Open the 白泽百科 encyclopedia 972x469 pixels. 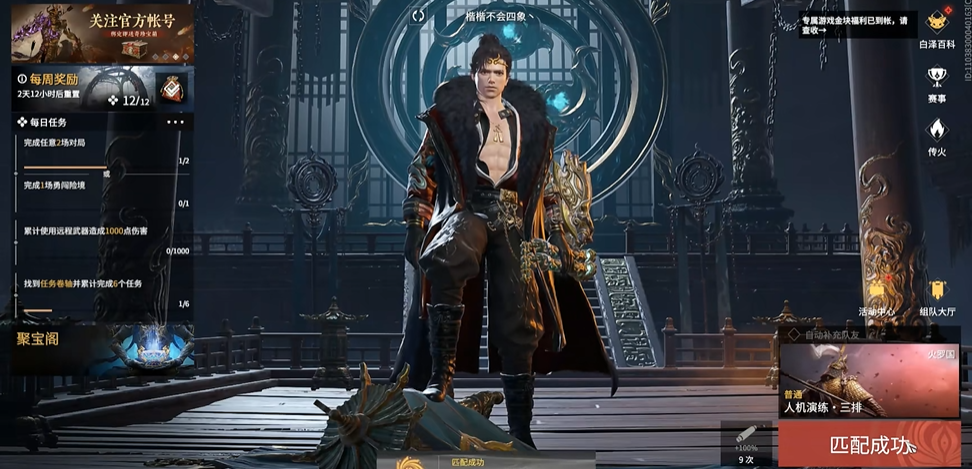click(x=937, y=29)
